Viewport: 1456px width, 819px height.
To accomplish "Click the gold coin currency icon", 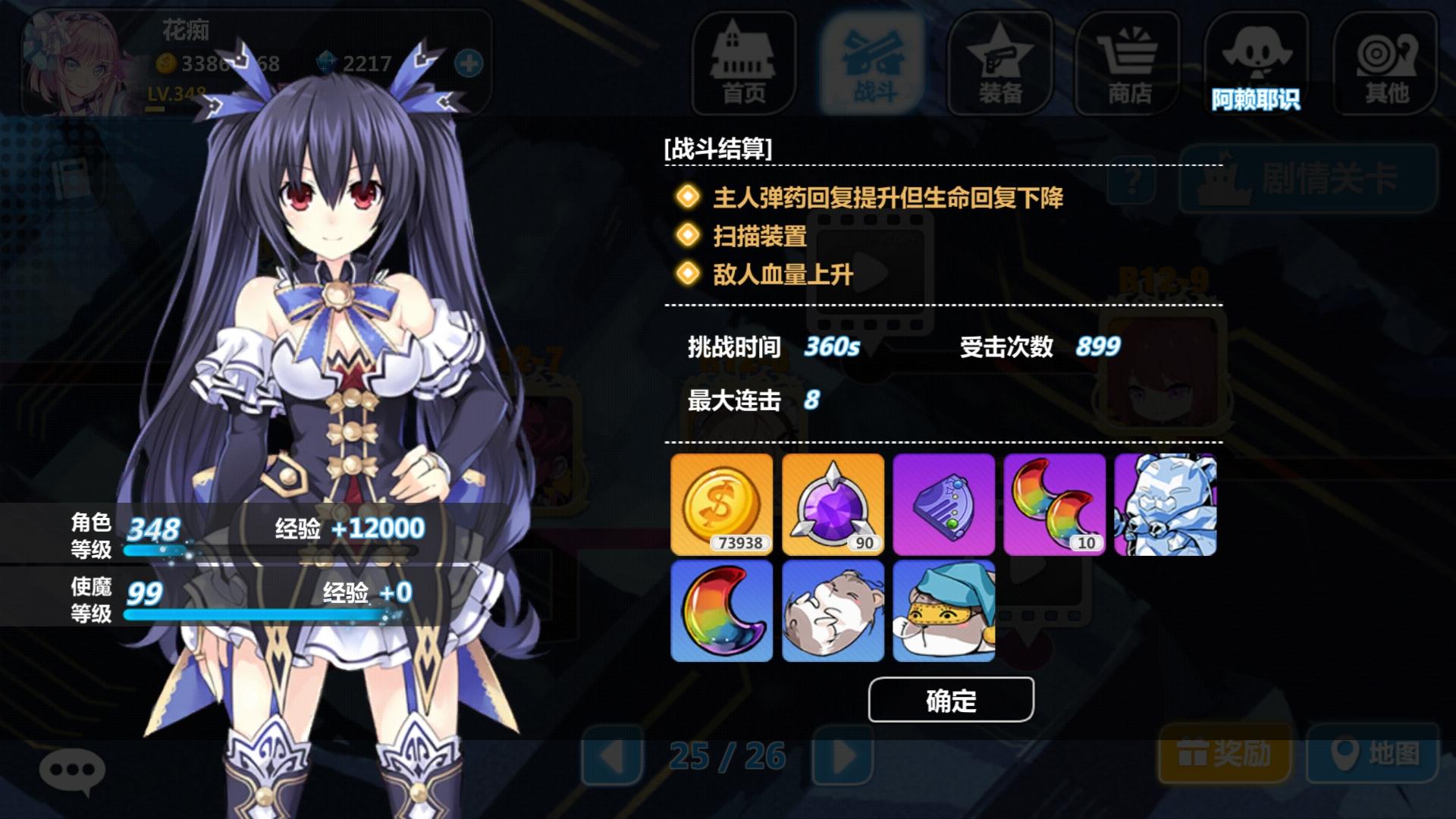I will (168, 64).
